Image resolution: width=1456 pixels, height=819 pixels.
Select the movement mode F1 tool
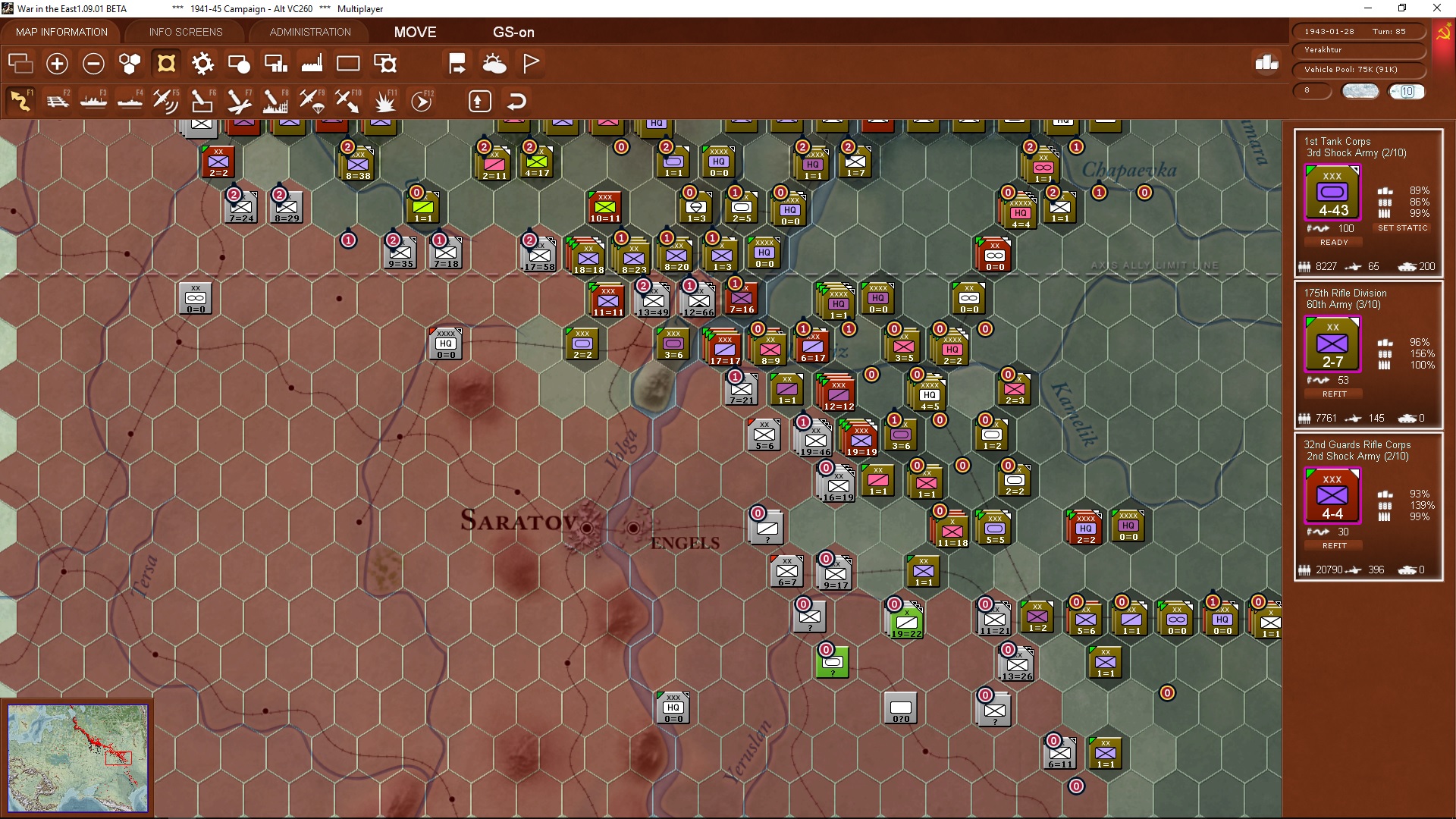[21, 100]
